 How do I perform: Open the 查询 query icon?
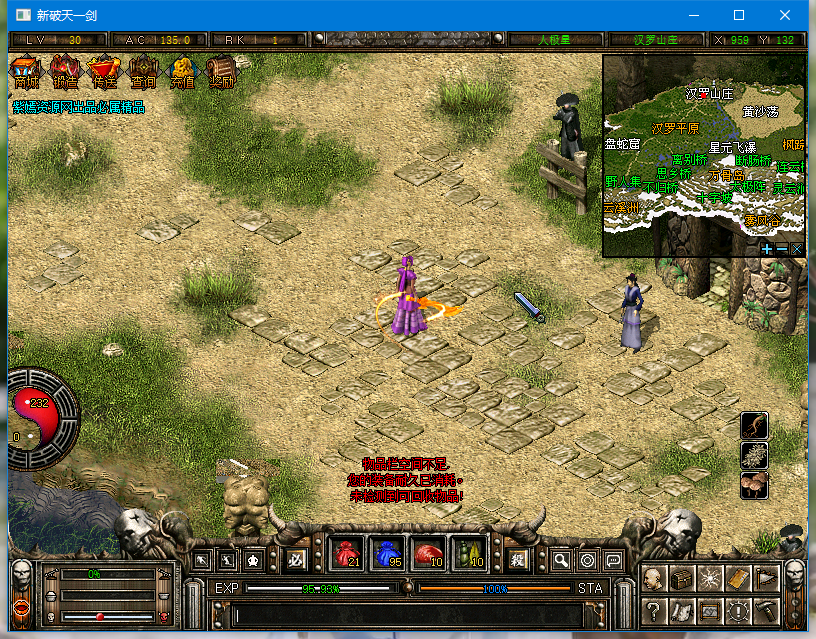point(144,72)
